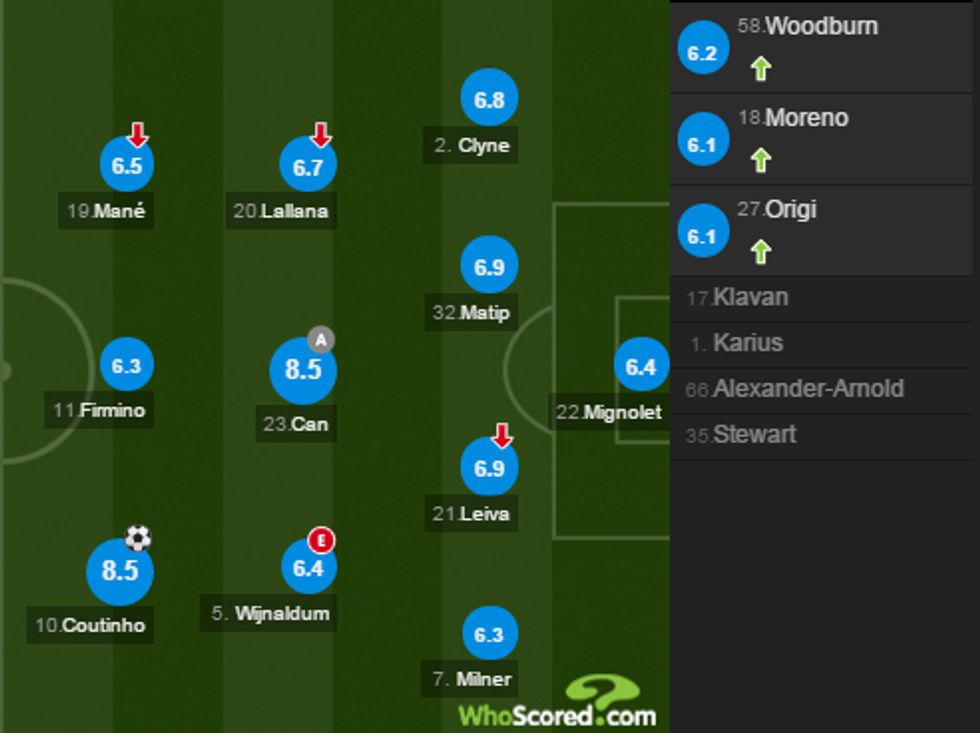Select goalkeeper Mignolet's rating circle
The image size is (980, 733).
coord(640,367)
